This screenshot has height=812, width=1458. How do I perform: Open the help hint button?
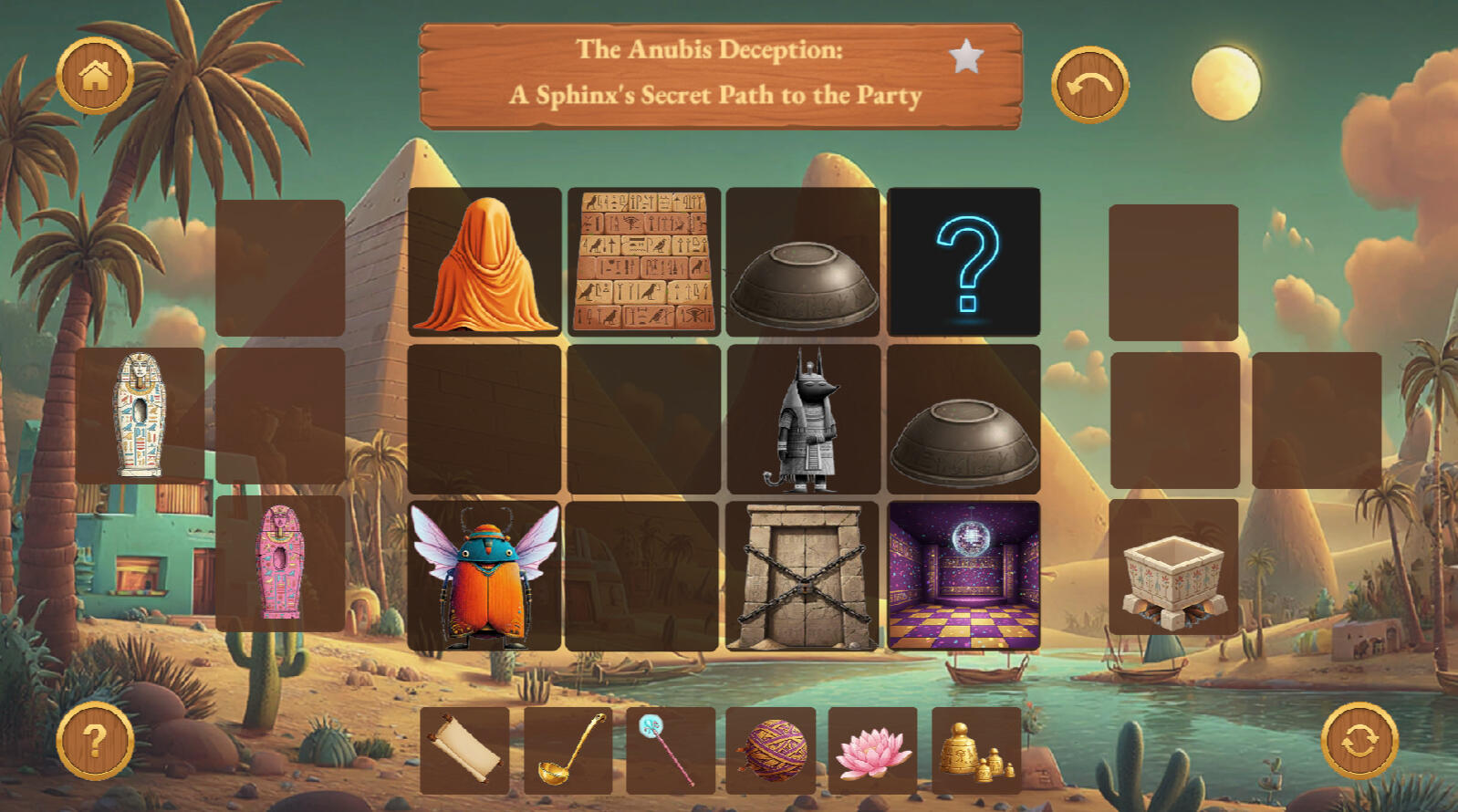pyautogui.click(x=95, y=741)
